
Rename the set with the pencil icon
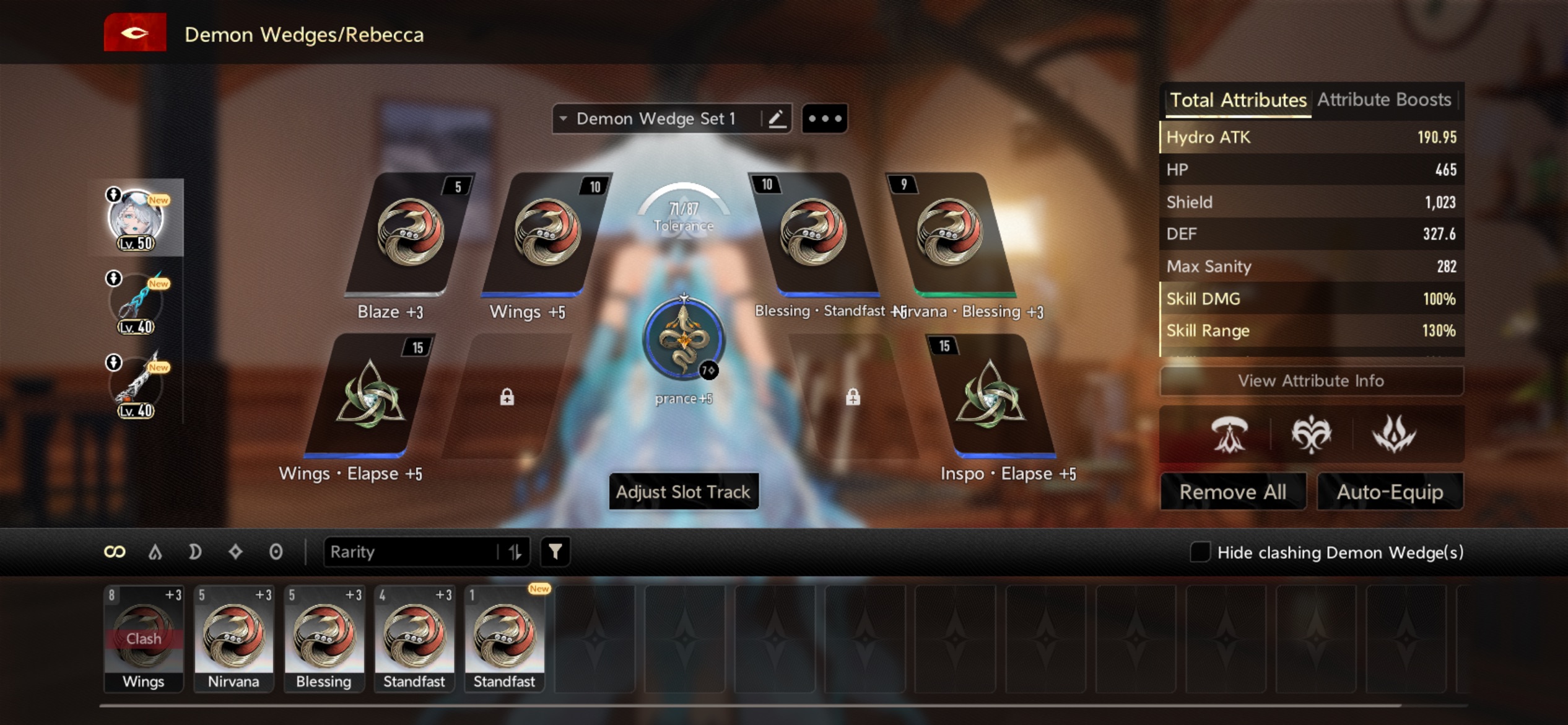(777, 118)
